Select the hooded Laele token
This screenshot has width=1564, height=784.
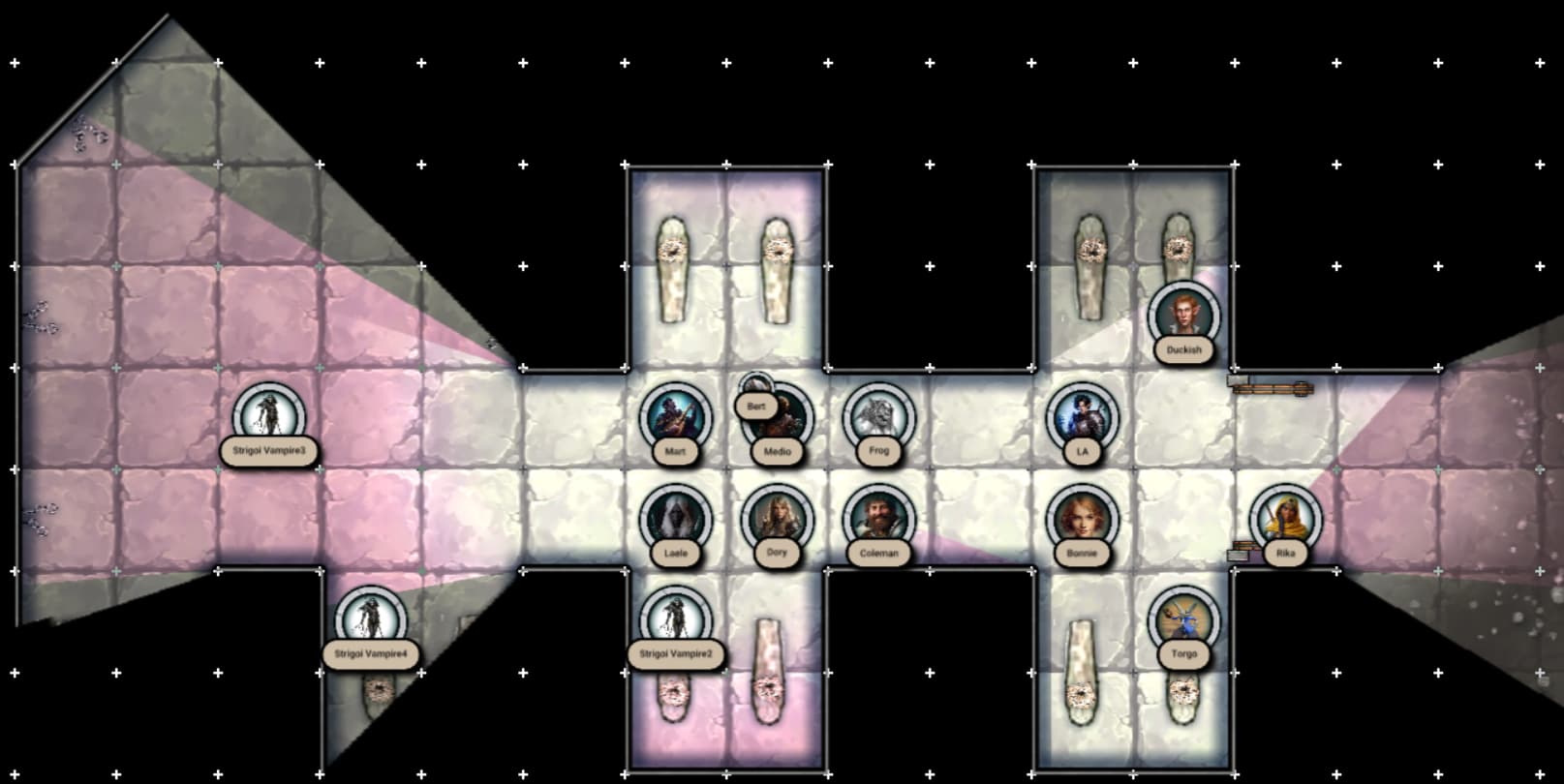click(x=675, y=520)
